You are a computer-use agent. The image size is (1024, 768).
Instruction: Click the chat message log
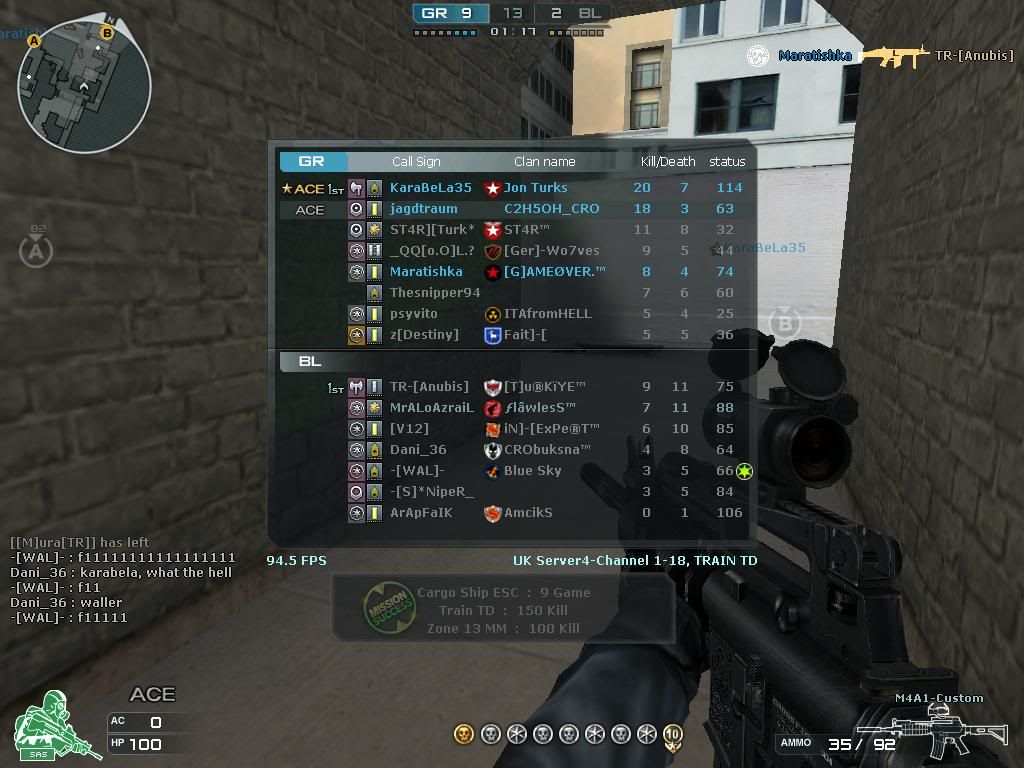tap(123, 580)
